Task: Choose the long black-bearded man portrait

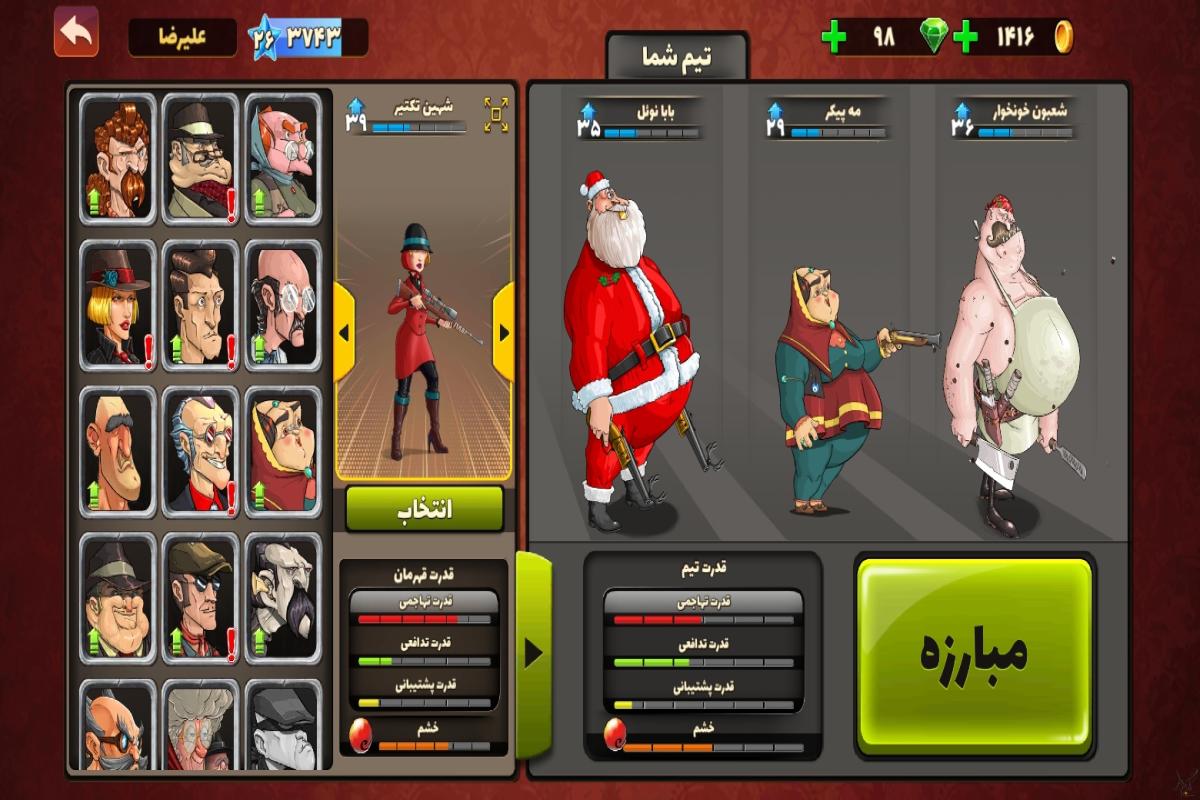Action: (x=283, y=598)
